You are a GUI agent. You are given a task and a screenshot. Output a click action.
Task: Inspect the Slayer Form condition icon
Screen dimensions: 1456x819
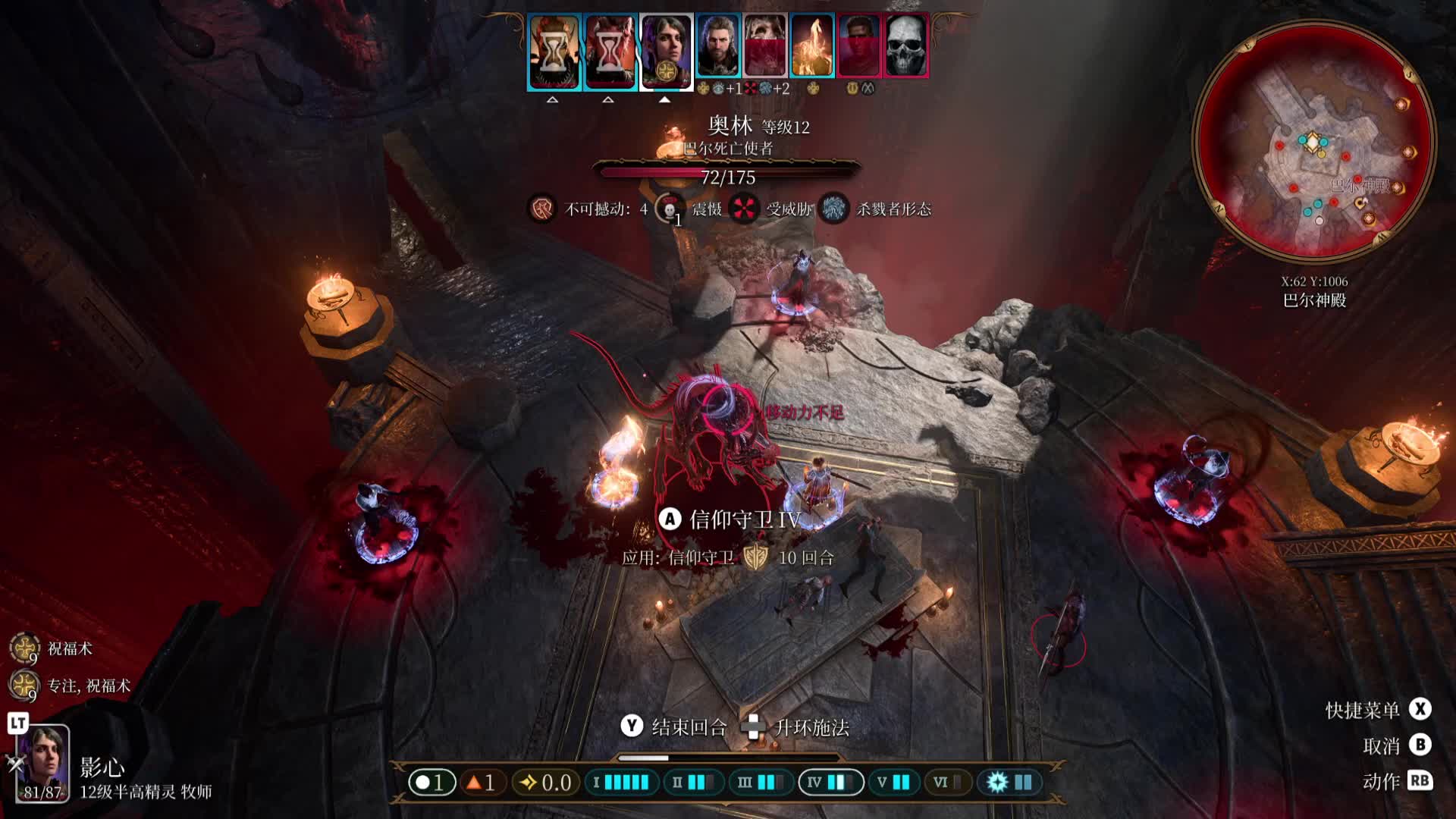[834, 209]
